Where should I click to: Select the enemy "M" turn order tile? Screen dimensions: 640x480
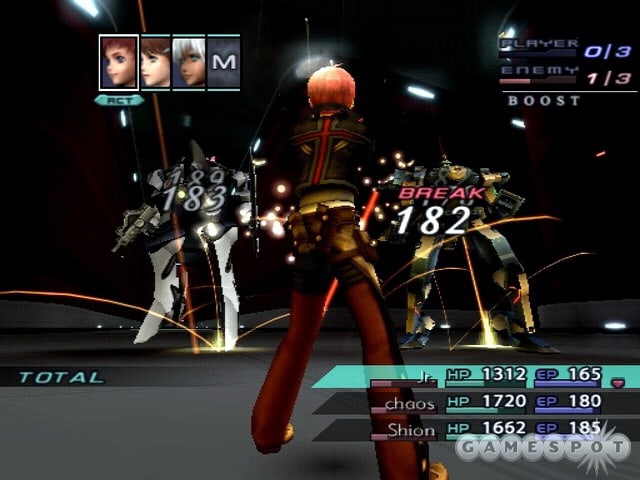tap(224, 63)
